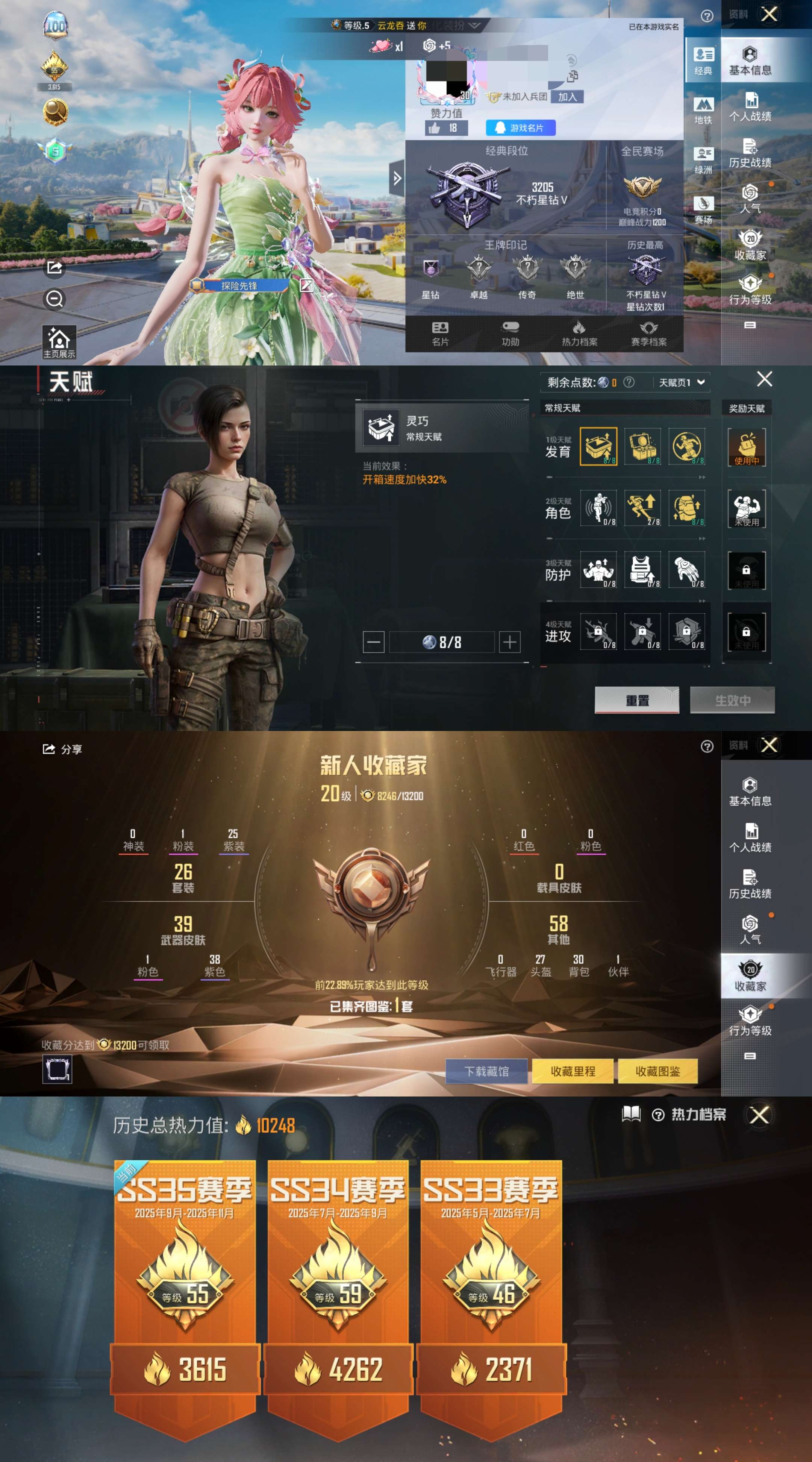Switch to the 功勋 tab
The image size is (812, 1462).
(x=510, y=335)
